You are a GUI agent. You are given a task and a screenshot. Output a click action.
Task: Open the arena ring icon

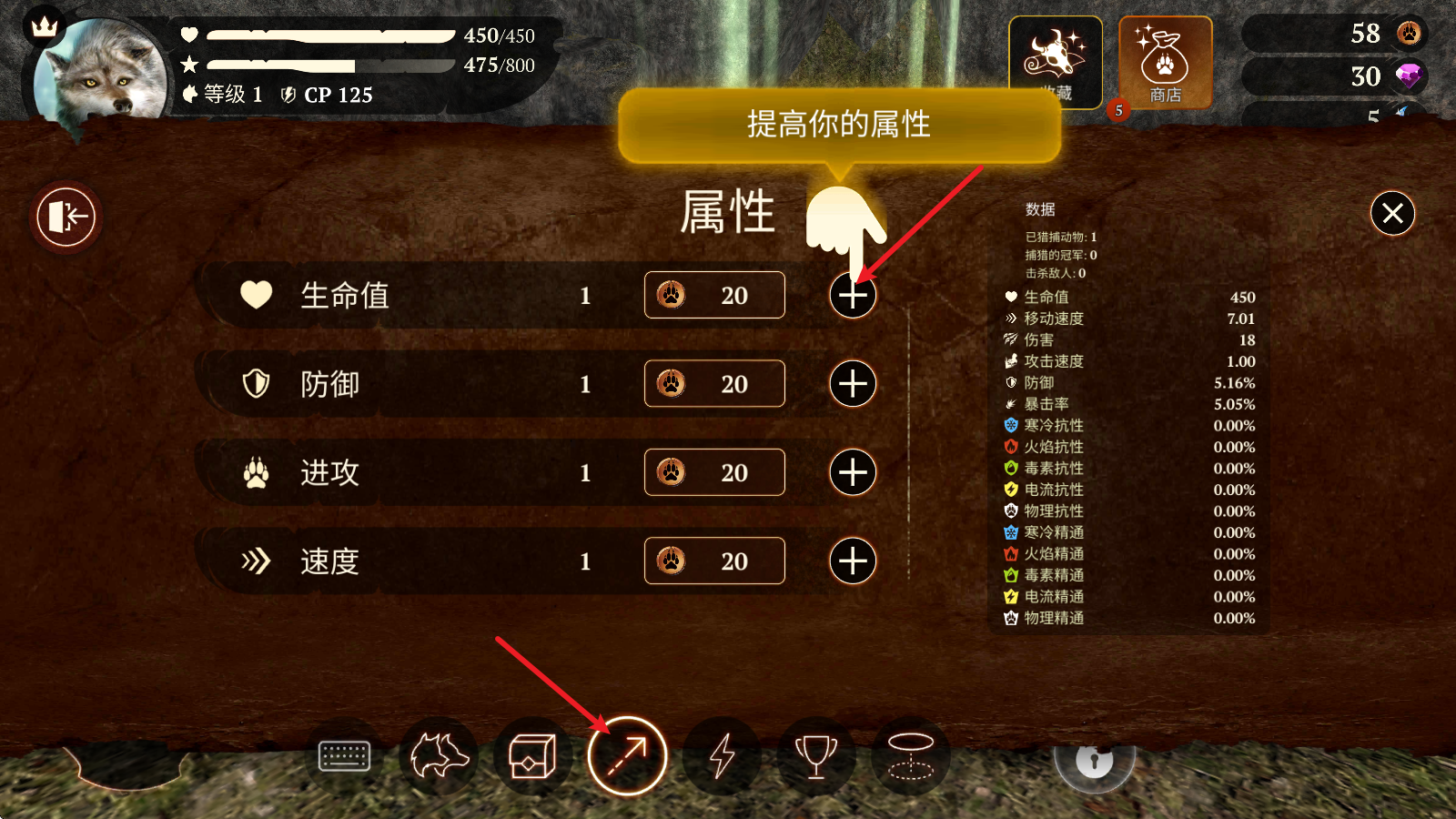coord(911,756)
